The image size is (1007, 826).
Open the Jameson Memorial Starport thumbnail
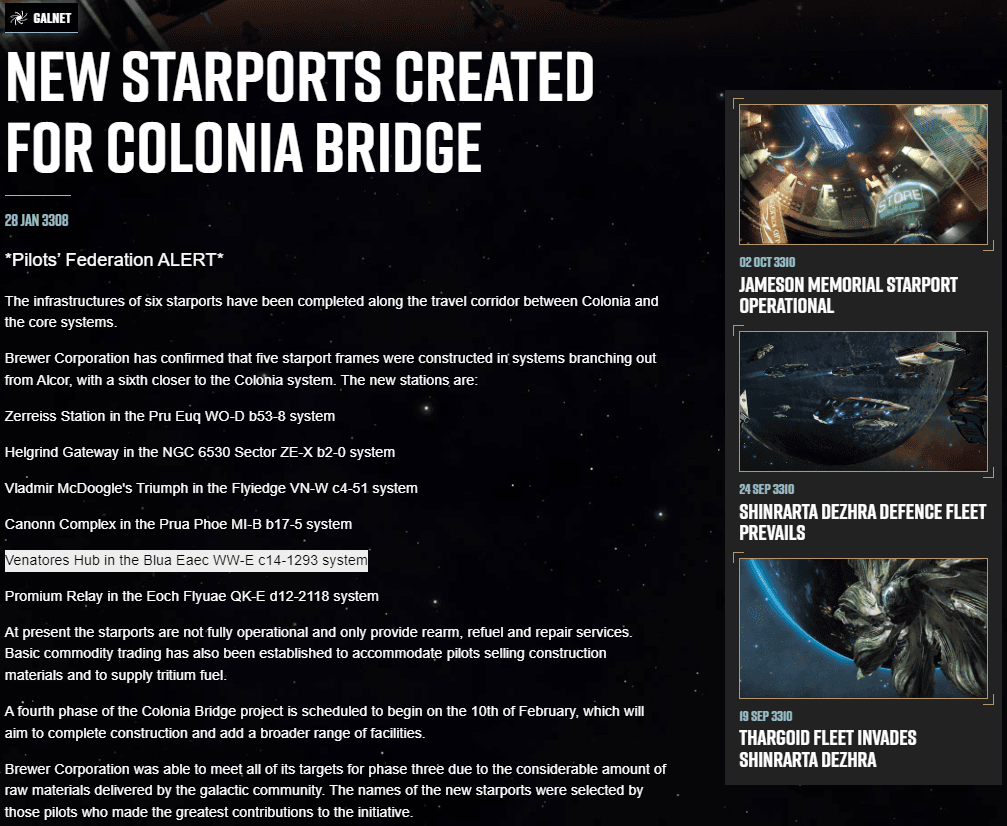coord(863,174)
